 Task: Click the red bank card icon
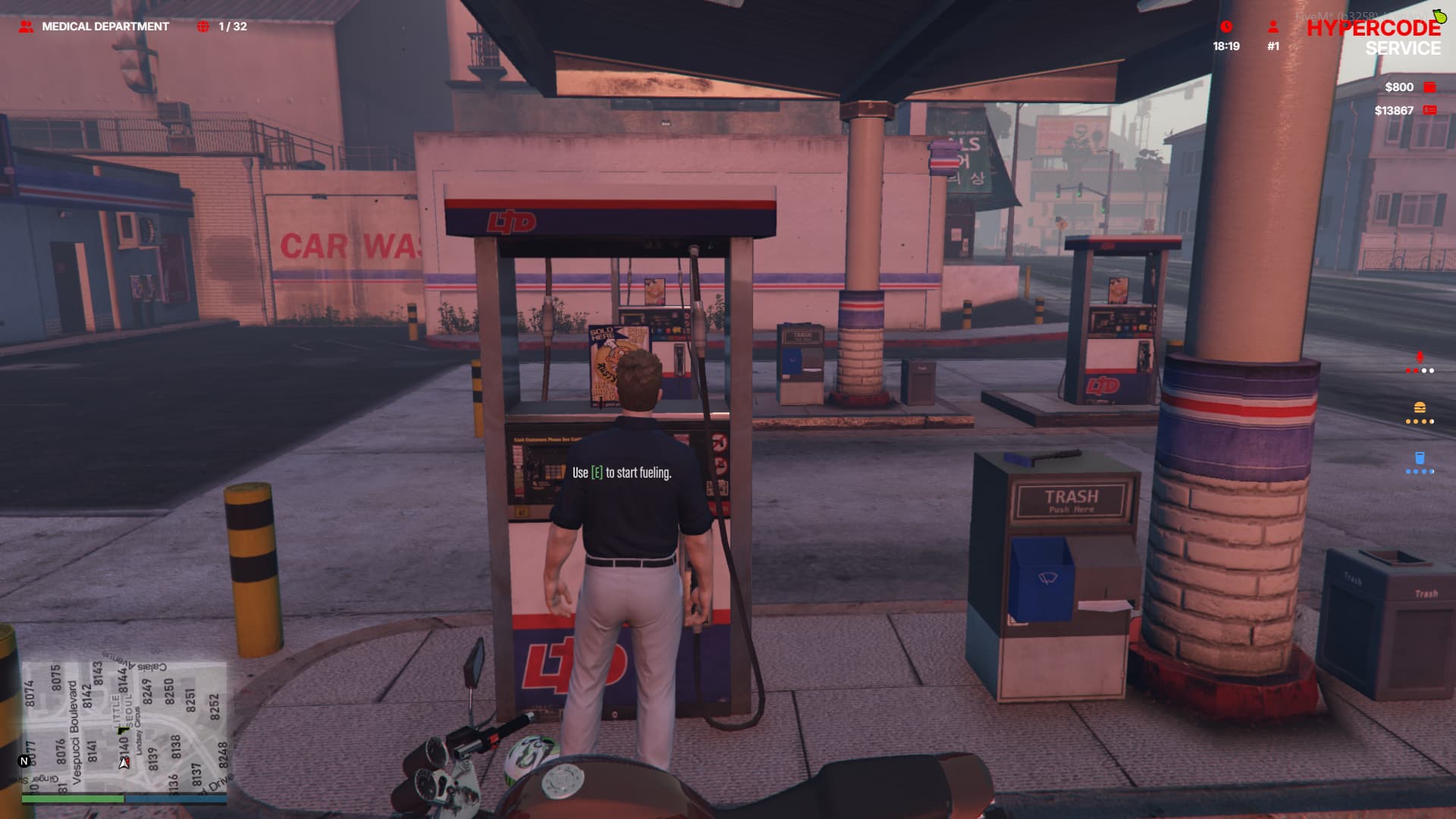tap(1429, 111)
